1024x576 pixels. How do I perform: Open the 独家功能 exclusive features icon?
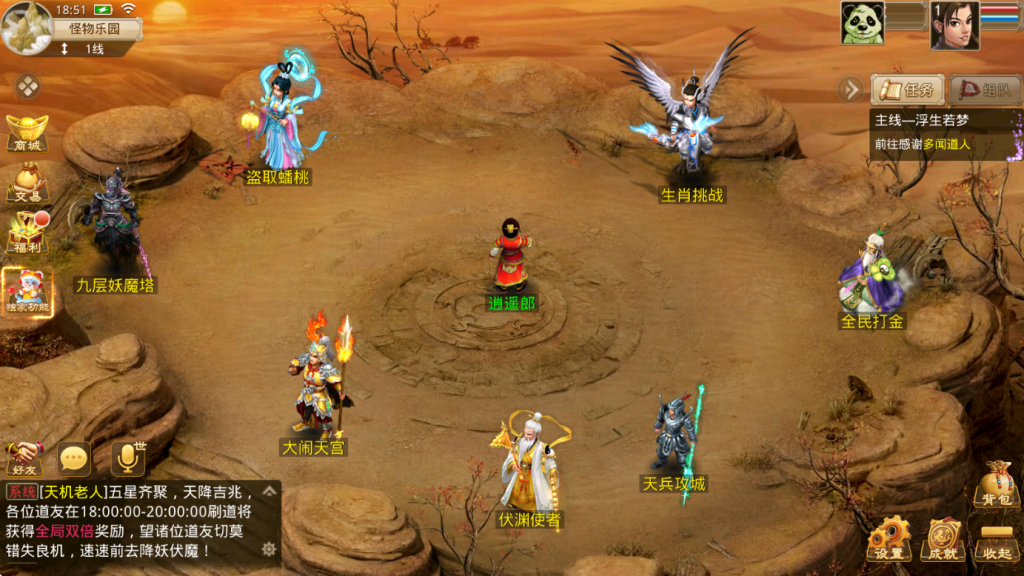point(27,290)
